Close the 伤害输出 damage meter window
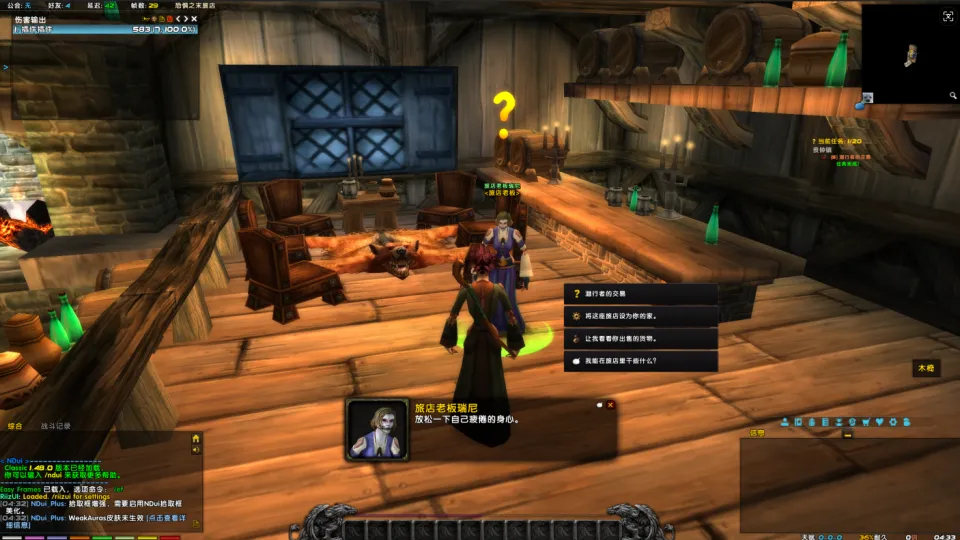 tap(195, 19)
